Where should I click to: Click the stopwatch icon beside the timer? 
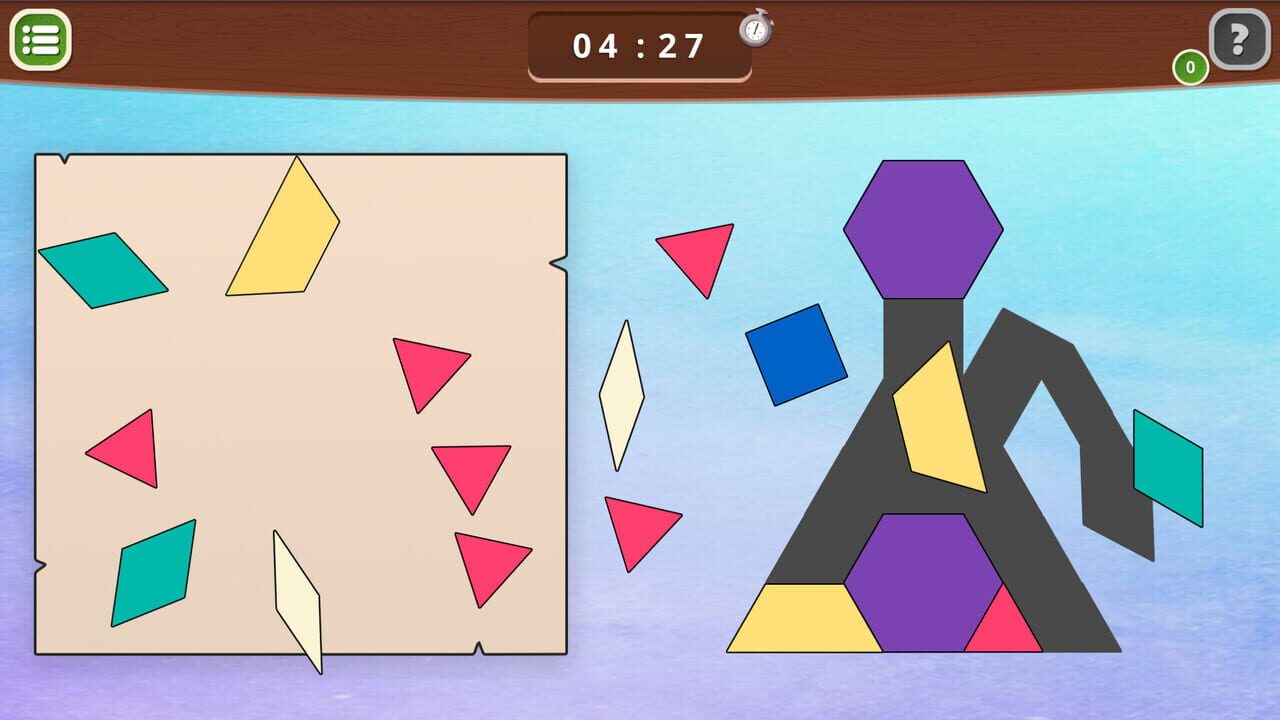pos(757,31)
